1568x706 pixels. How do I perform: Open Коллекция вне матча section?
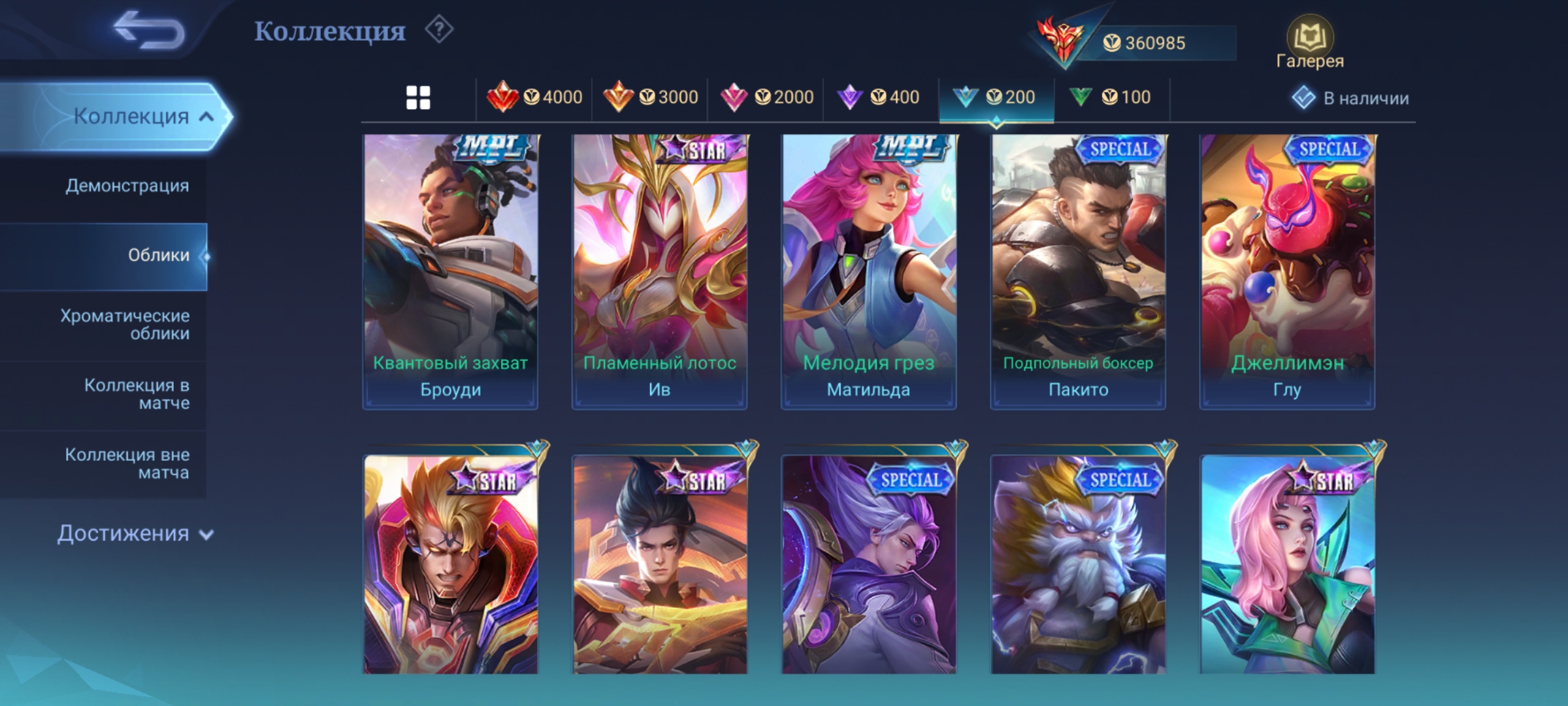[127, 463]
